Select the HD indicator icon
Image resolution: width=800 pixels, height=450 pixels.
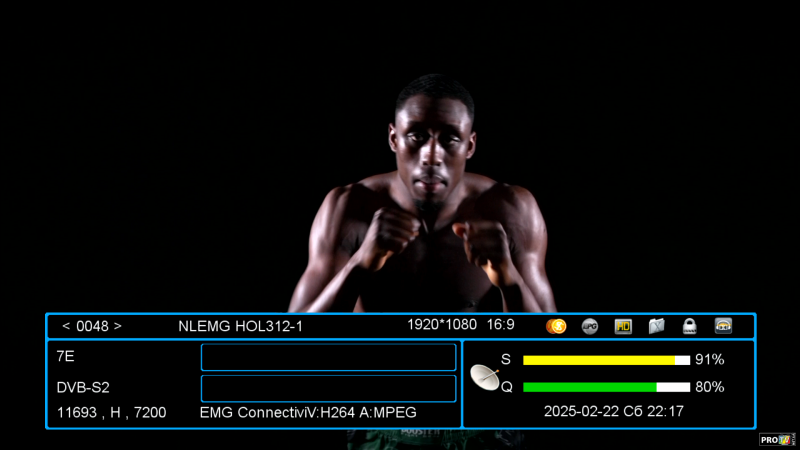pos(623,326)
